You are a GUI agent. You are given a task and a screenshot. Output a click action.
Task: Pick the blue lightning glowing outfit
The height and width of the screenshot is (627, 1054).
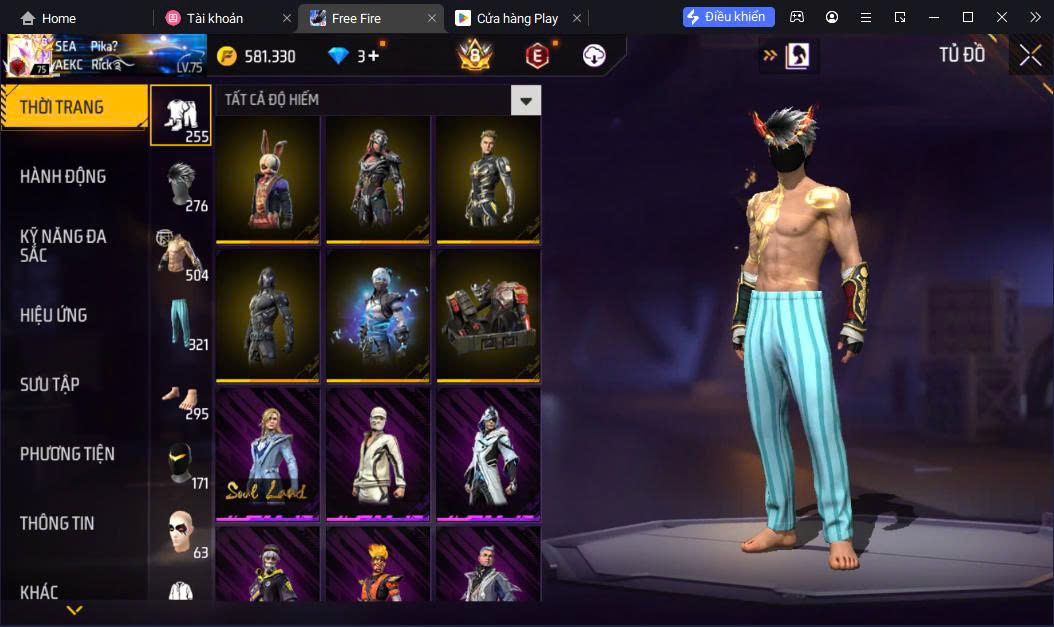tap(378, 314)
